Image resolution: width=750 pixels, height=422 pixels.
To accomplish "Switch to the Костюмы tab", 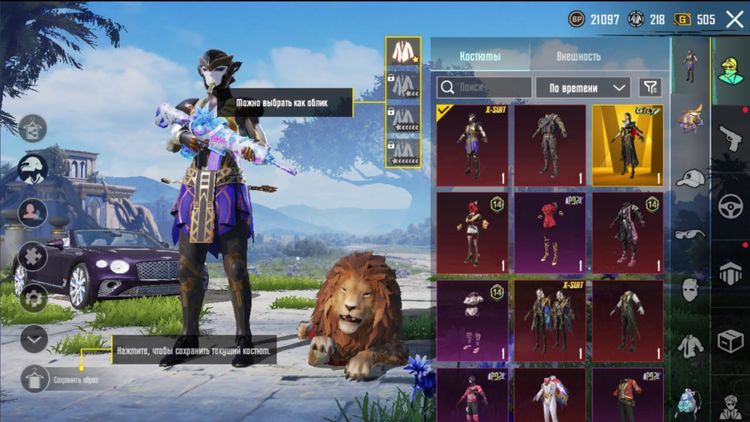I will pyautogui.click(x=480, y=56).
